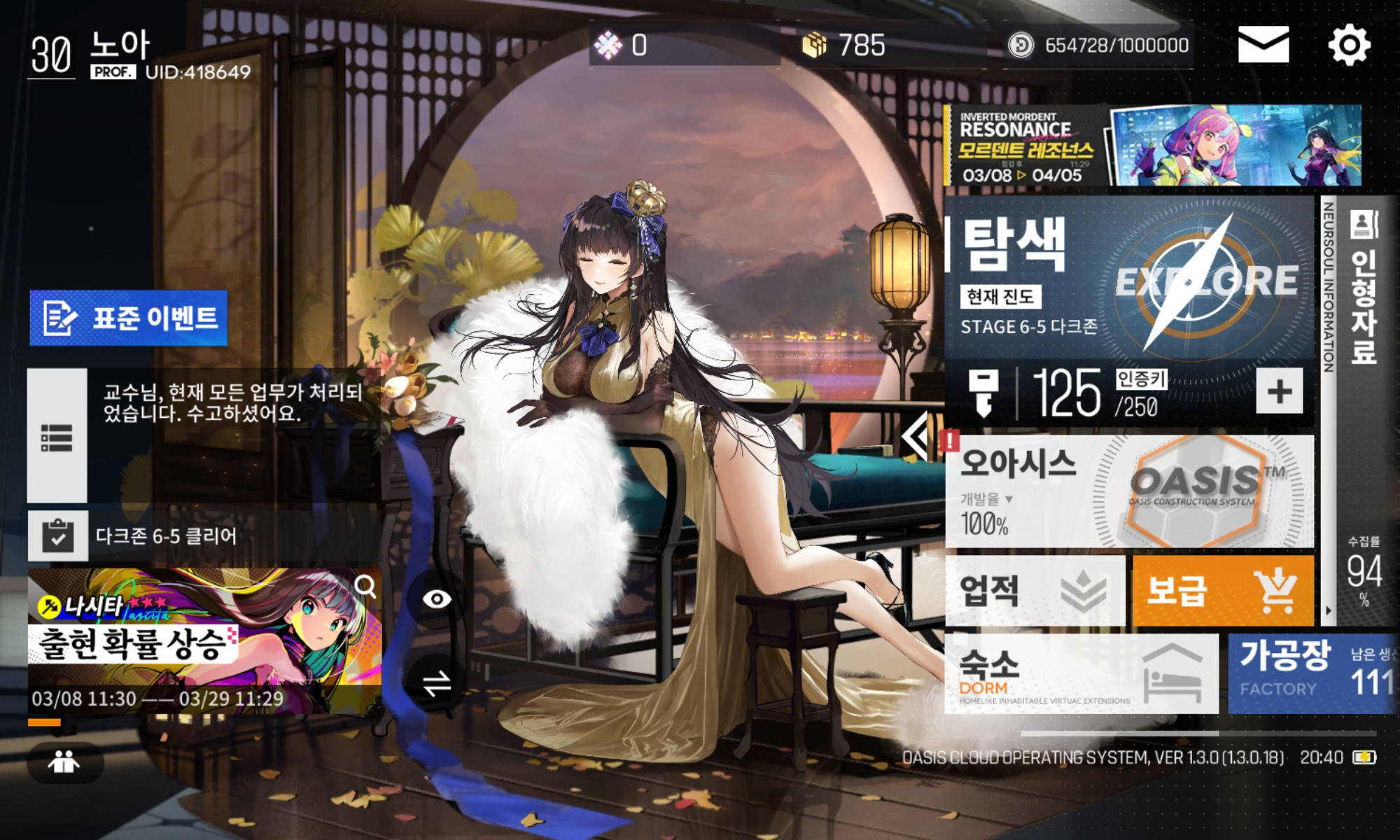The height and width of the screenshot is (840, 1400).
Task: Collapse the right menu with double chevron
Action: point(917,435)
